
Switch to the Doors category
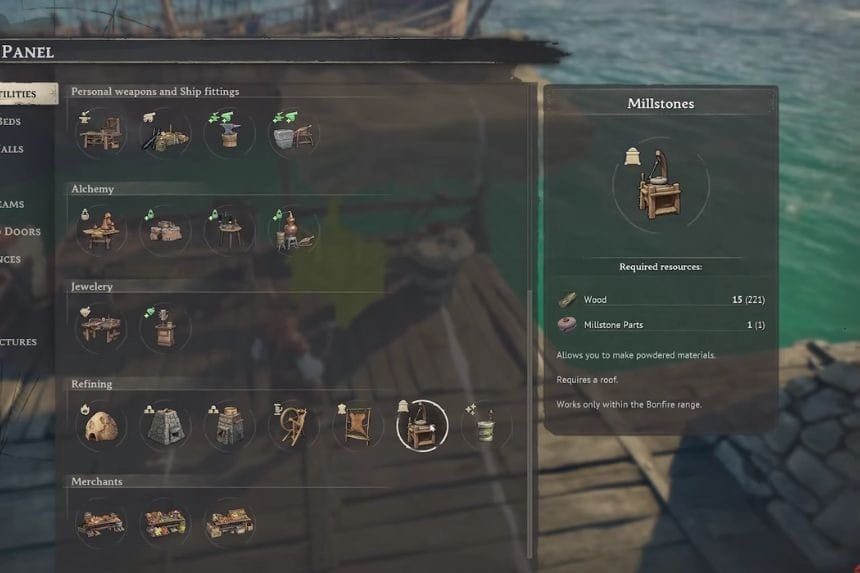(20, 232)
